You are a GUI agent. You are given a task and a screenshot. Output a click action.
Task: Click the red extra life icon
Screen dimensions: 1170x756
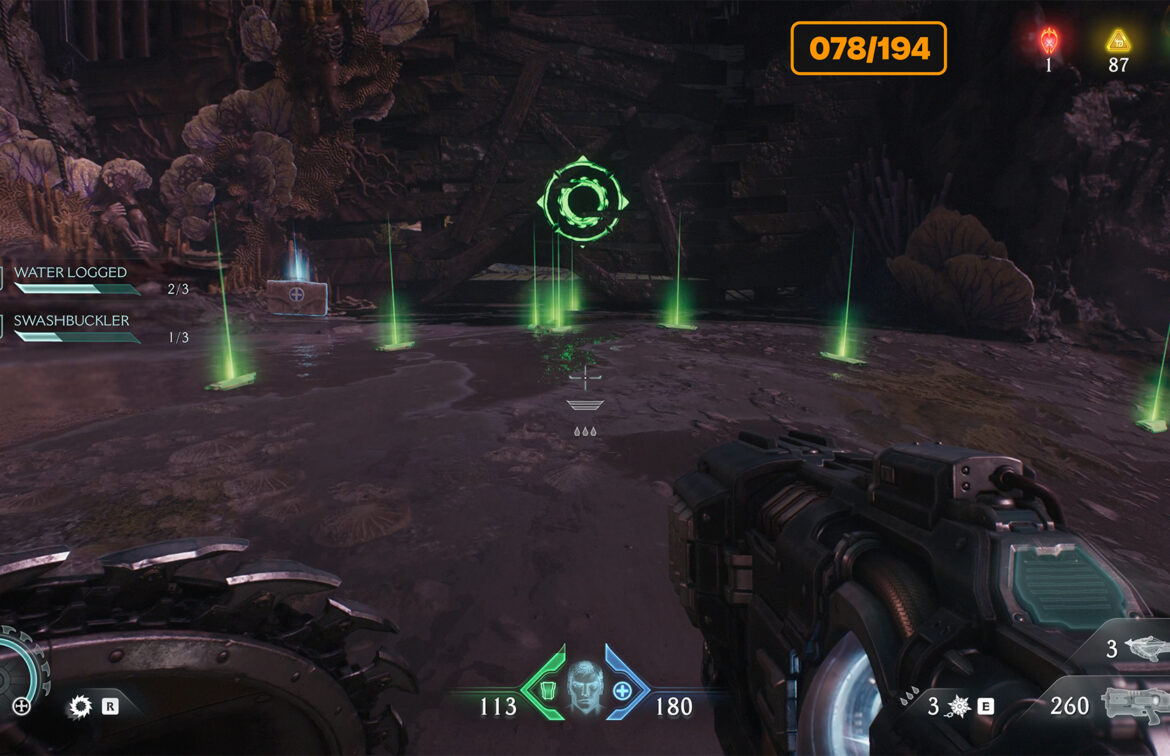click(x=1048, y=42)
